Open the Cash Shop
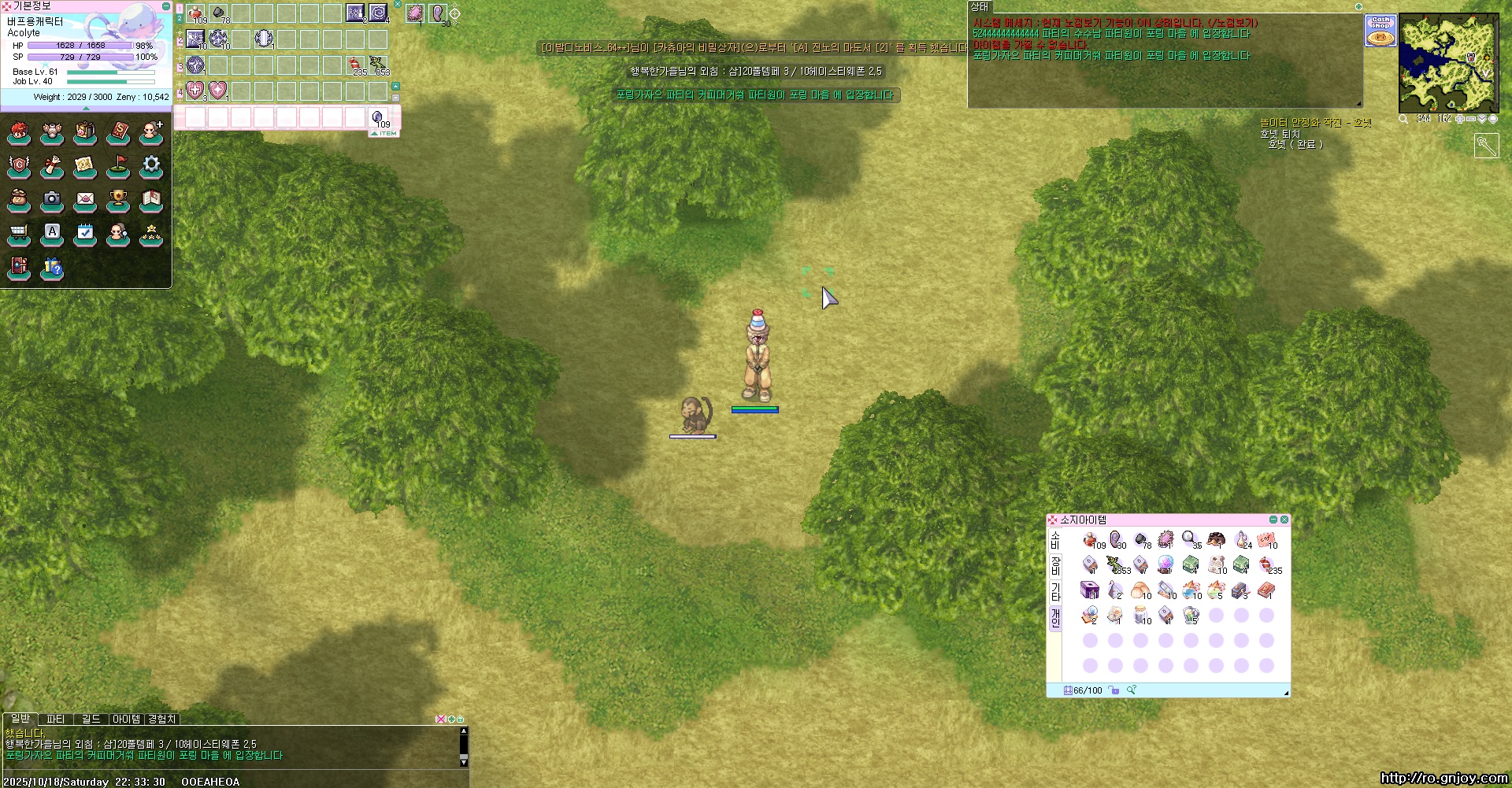This screenshot has width=1512, height=788. (x=1380, y=31)
